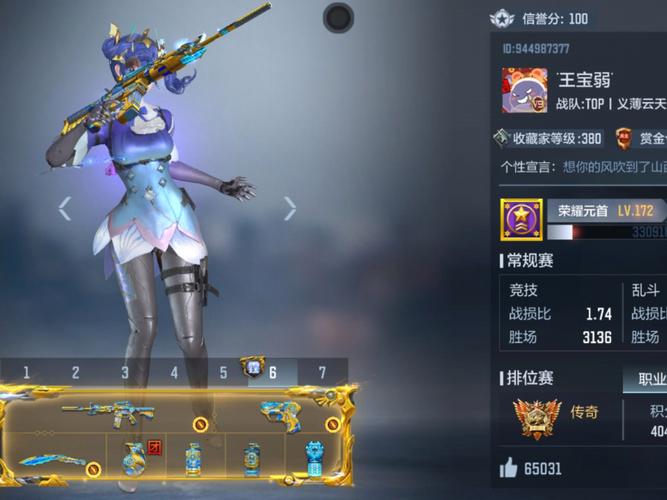Switch to loadout tab 1
This screenshot has width=667, height=500.
pos(26,373)
